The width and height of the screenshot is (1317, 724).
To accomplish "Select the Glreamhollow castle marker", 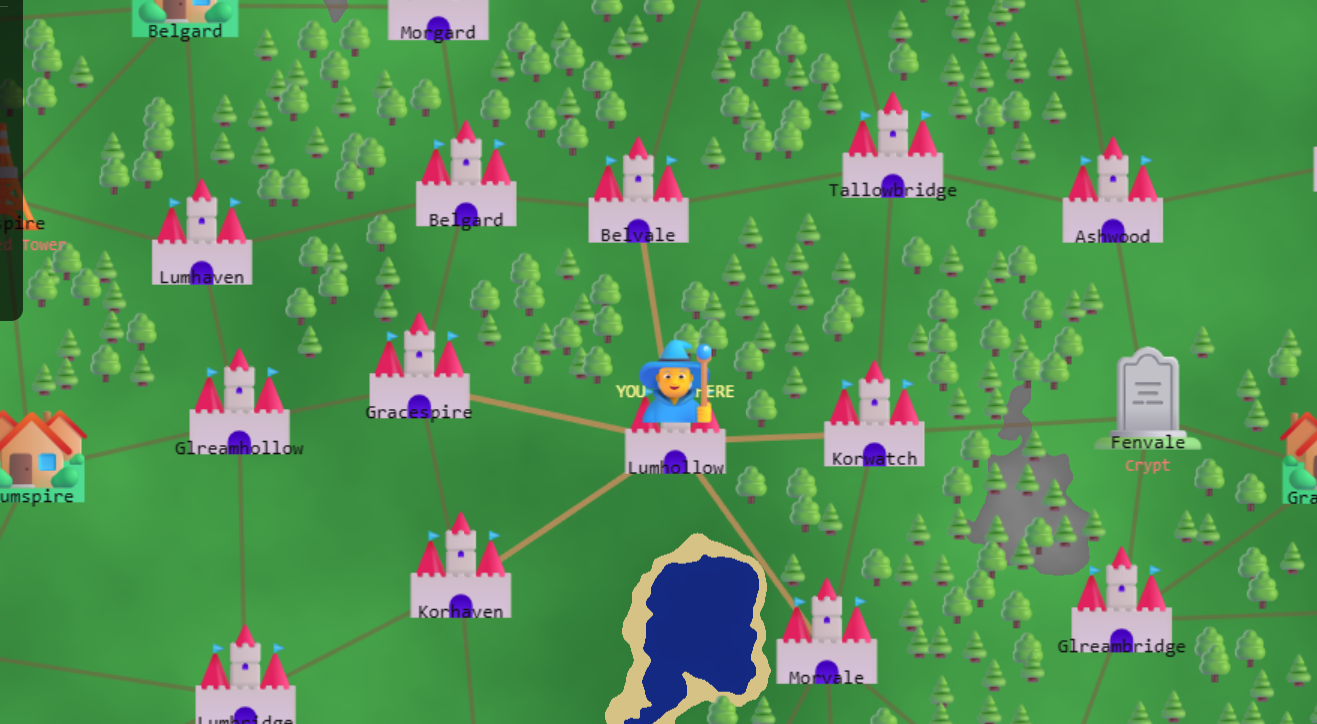I will point(240,400).
